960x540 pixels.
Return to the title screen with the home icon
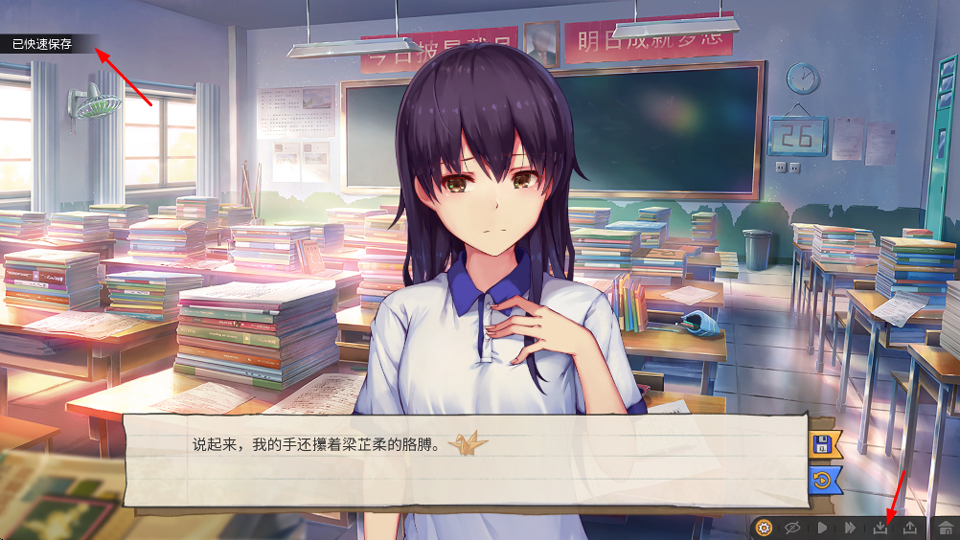coord(944,527)
